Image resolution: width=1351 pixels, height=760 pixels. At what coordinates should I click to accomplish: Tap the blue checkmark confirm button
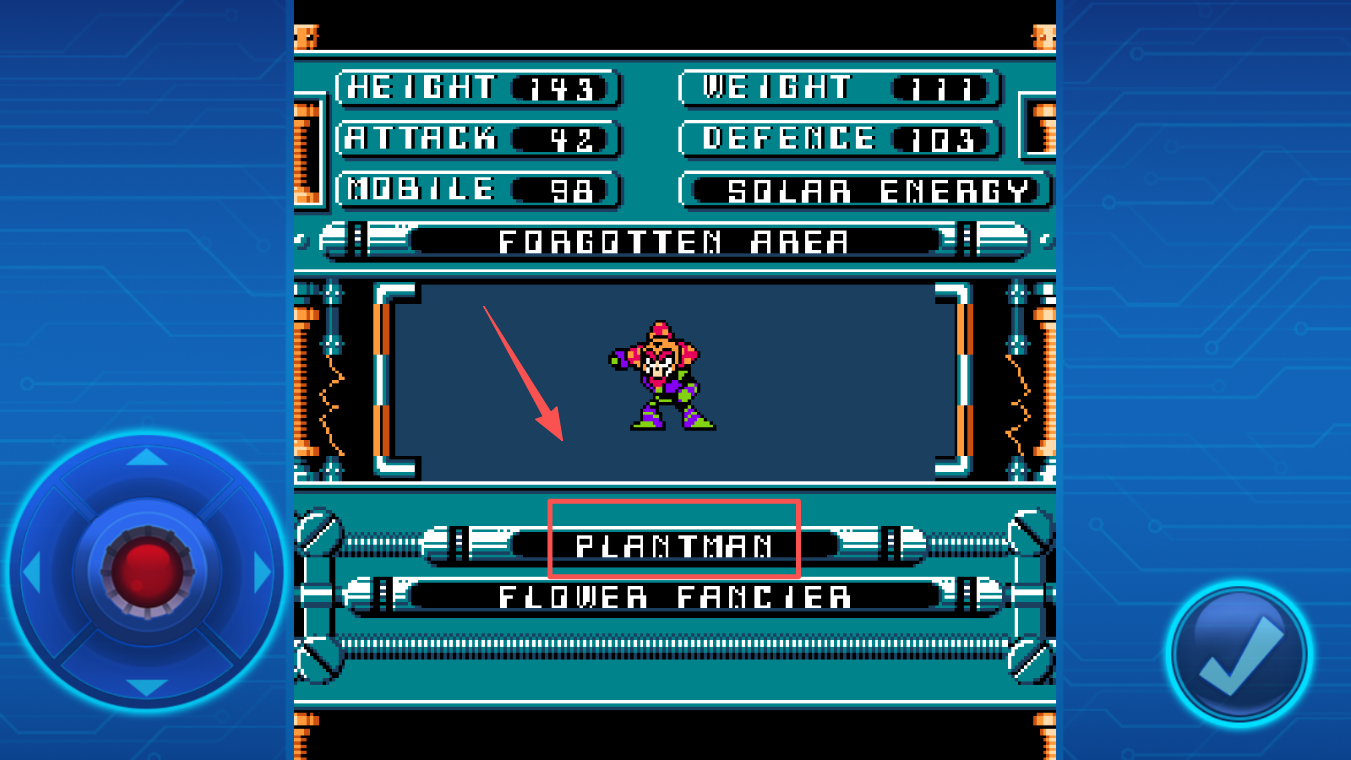click(1239, 655)
